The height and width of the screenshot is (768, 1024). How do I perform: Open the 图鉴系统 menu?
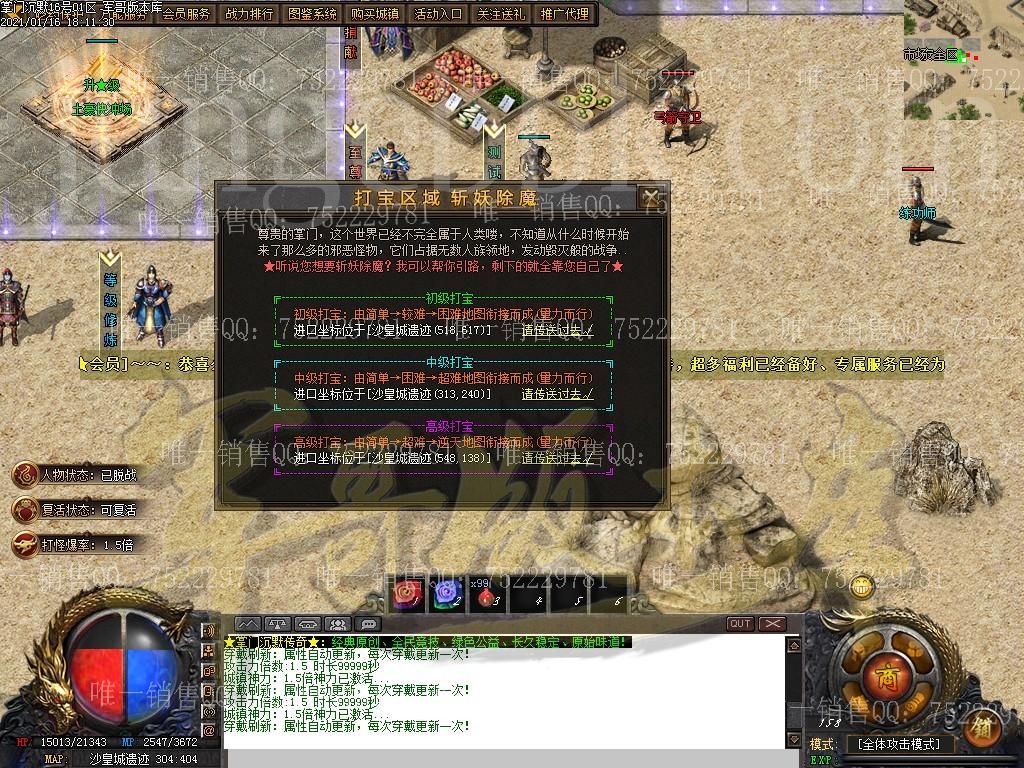tap(313, 14)
